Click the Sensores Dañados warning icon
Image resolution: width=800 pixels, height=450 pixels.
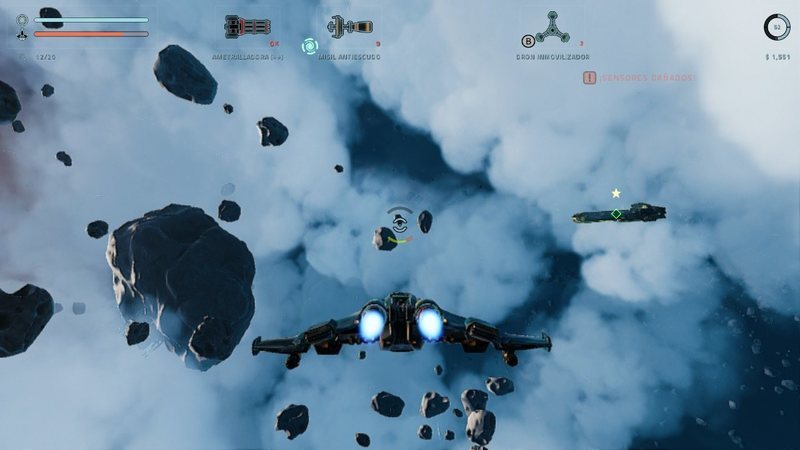click(x=590, y=77)
